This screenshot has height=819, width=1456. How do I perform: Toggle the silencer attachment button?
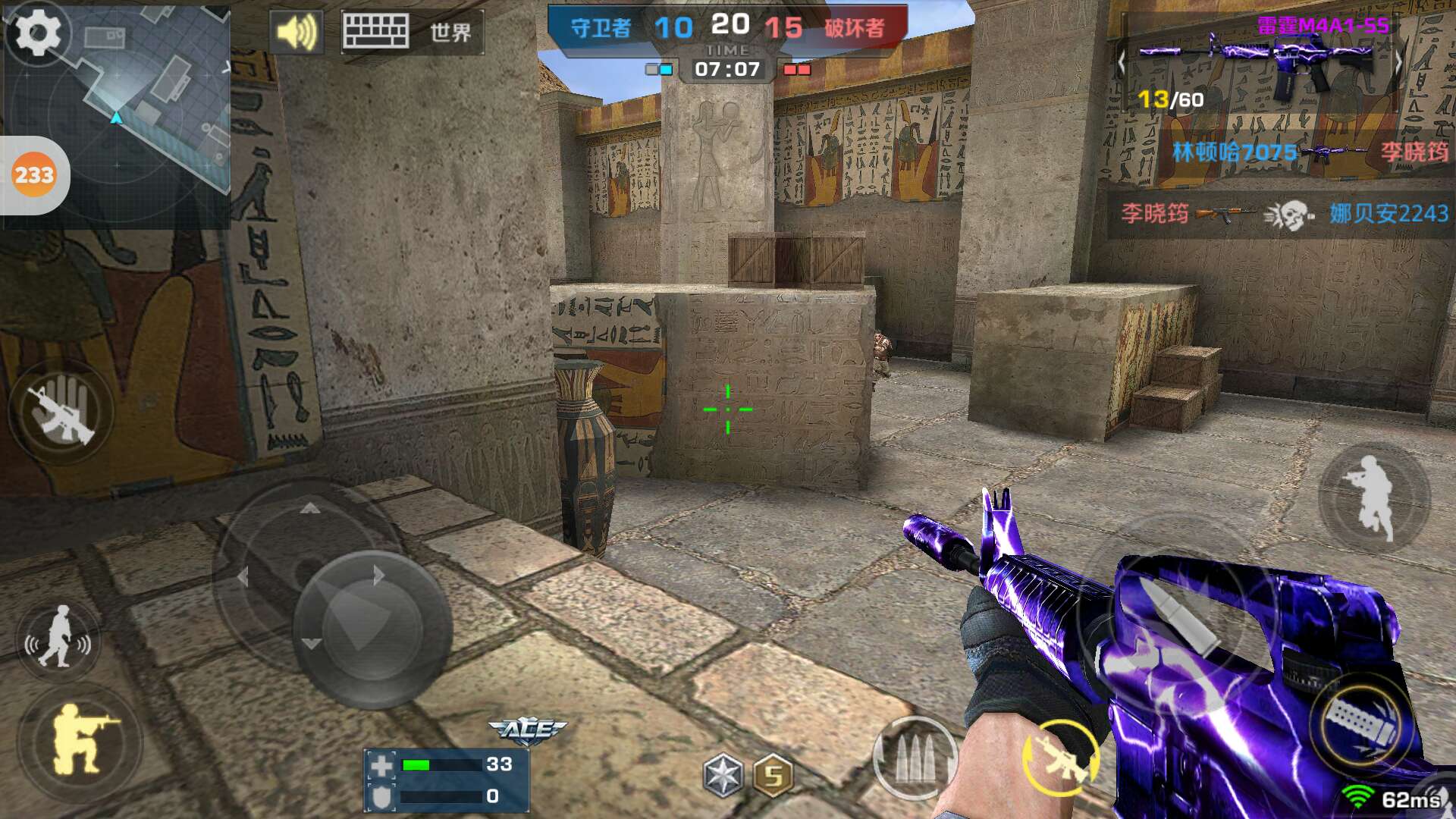point(1361,720)
